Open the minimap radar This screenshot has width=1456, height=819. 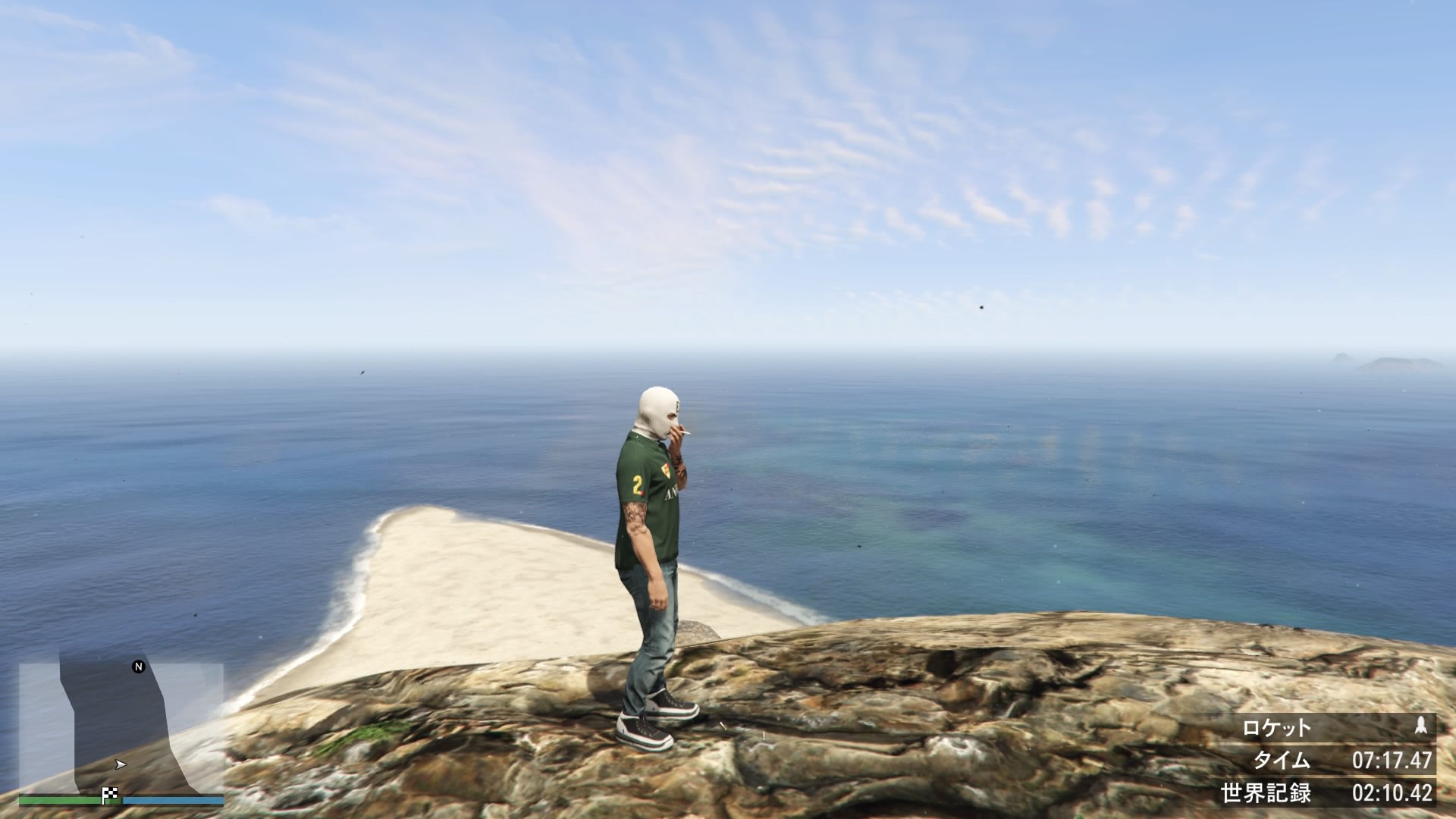click(x=121, y=726)
